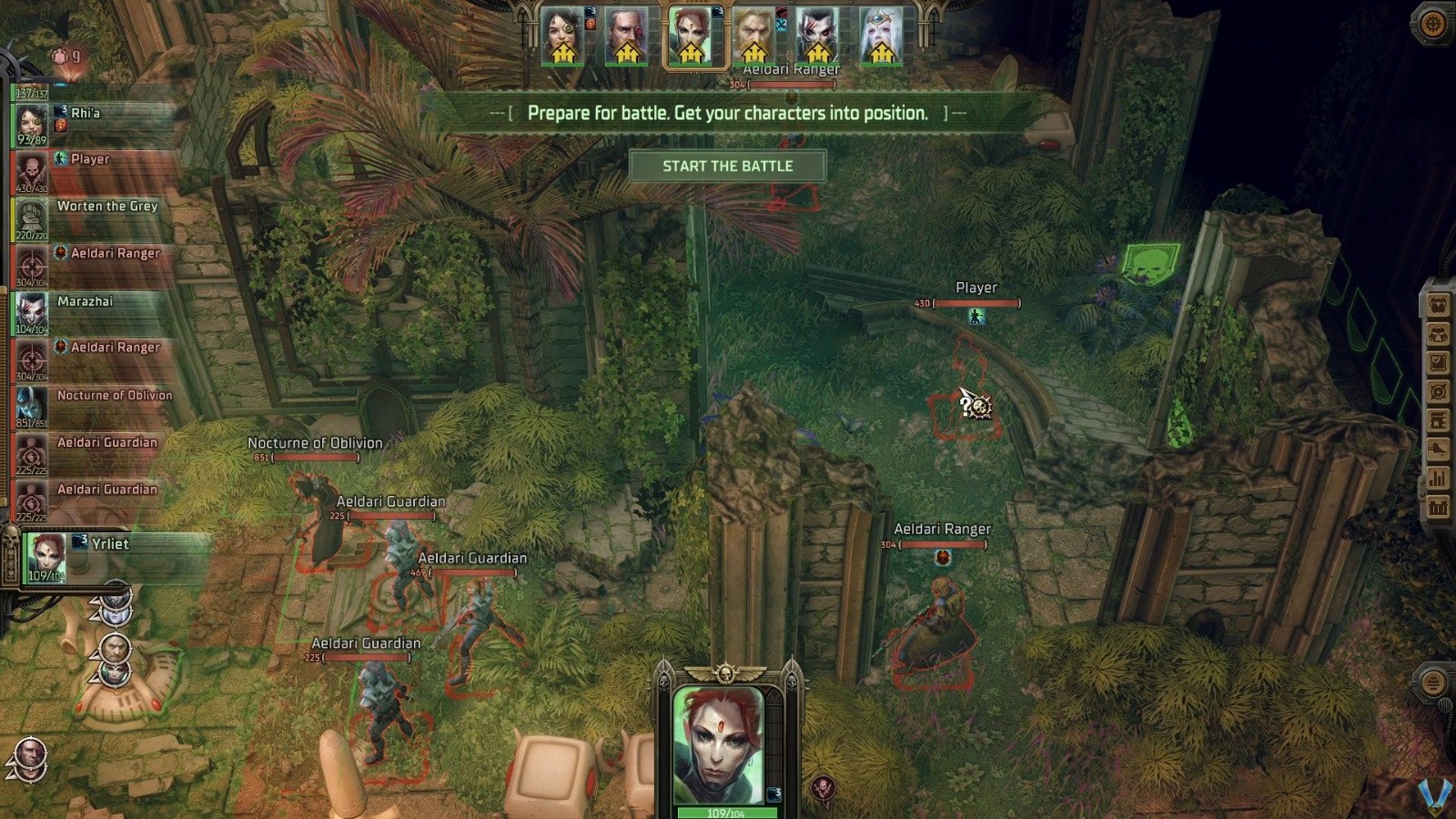This screenshot has width=1456, height=819.
Task: Open statistics via the bar chart icon
Action: tap(1438, 476)
